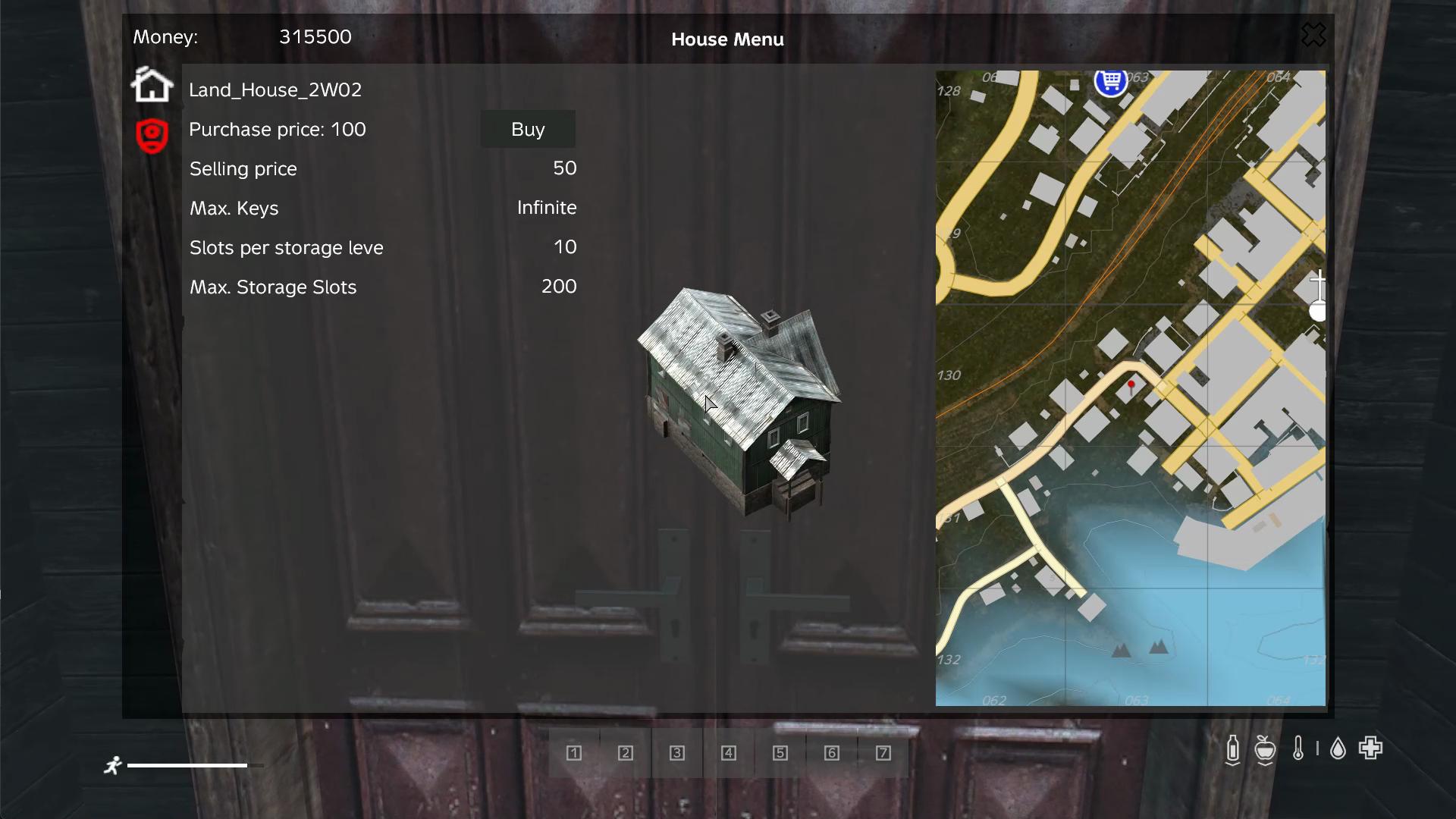Click the 3D house preview model
The width and height of the screenshot is (1456, 819).
[740, 402]
